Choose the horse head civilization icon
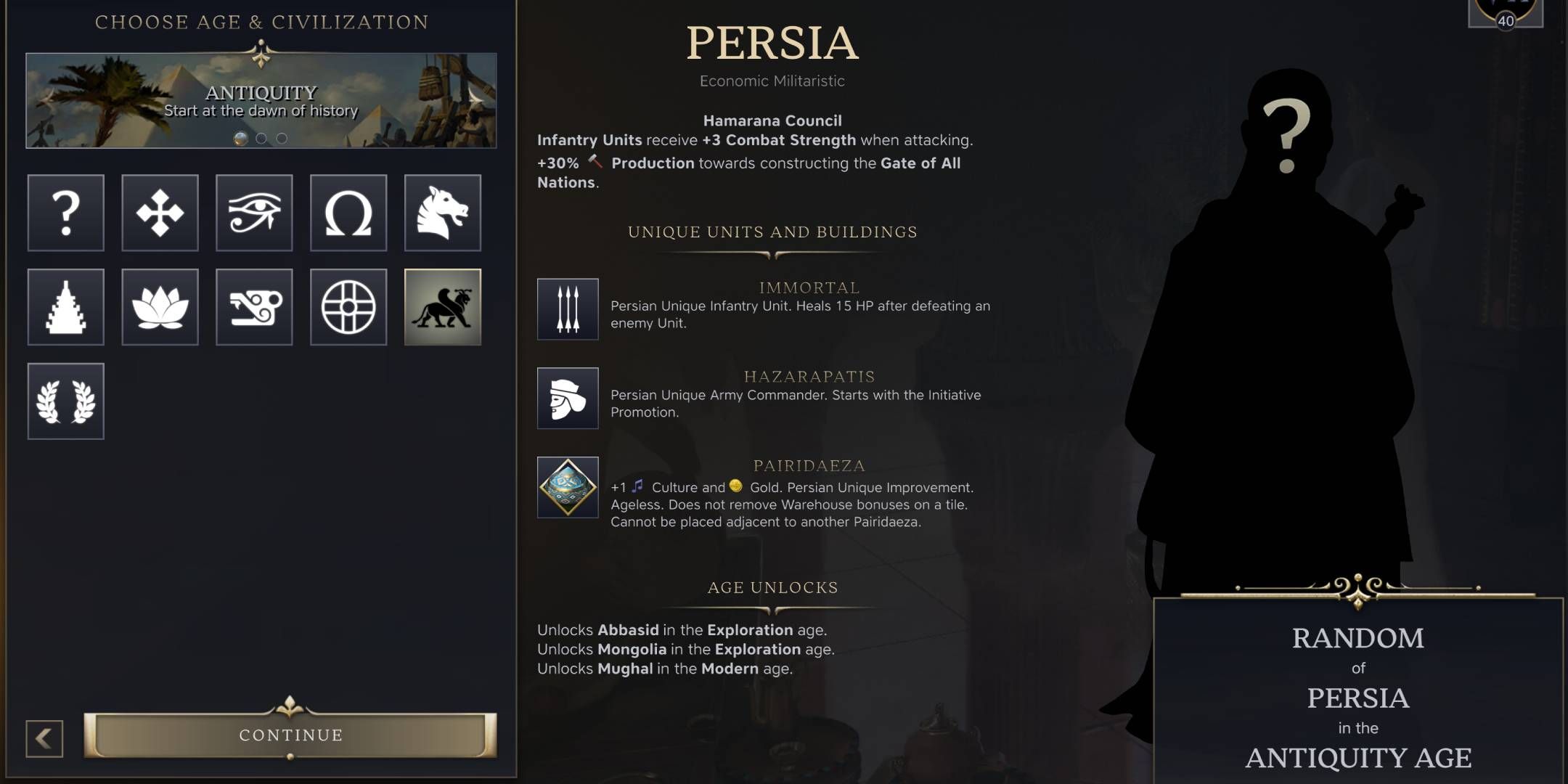The image size is (1568, 784). [443, 213]
